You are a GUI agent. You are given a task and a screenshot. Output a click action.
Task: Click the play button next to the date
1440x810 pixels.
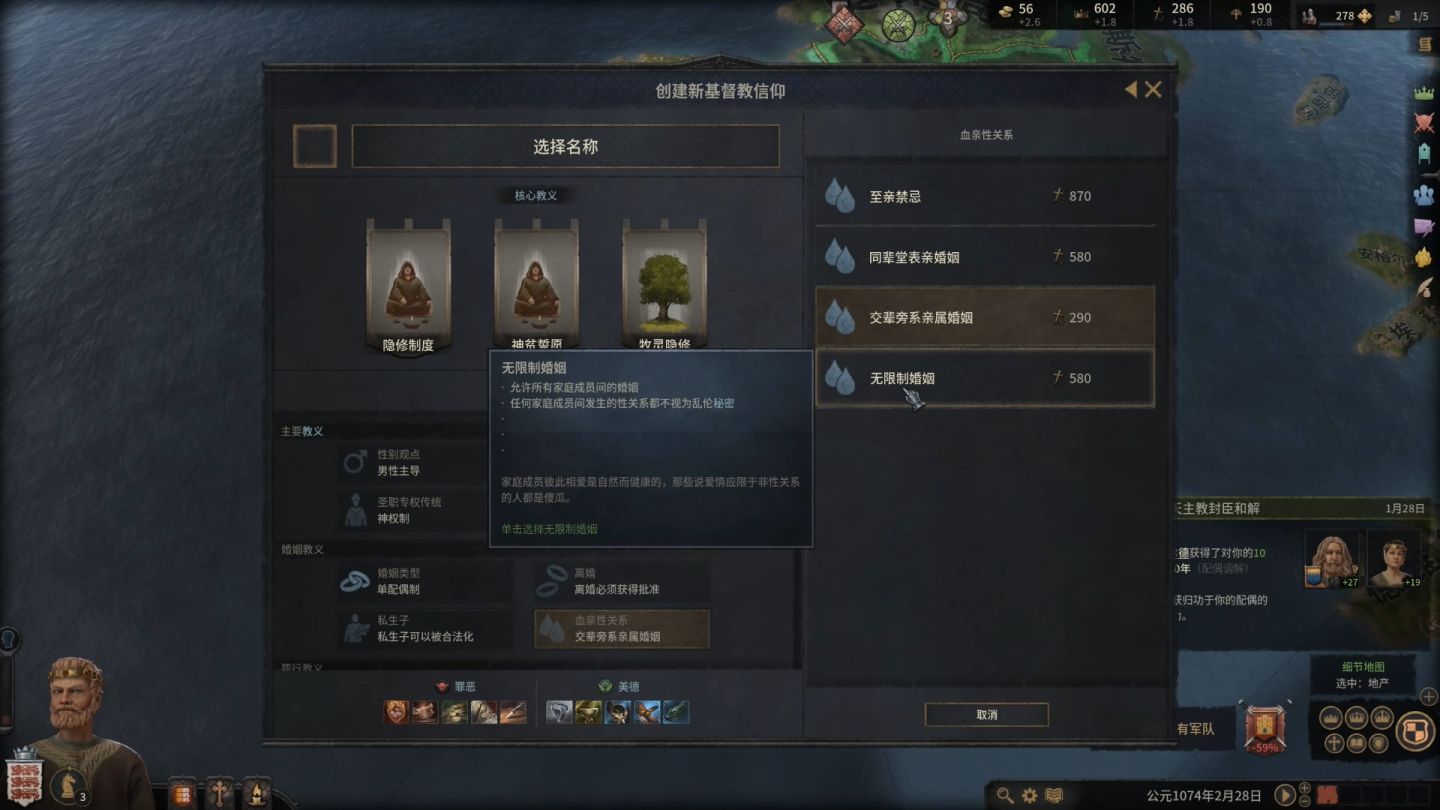(1283, 792)
